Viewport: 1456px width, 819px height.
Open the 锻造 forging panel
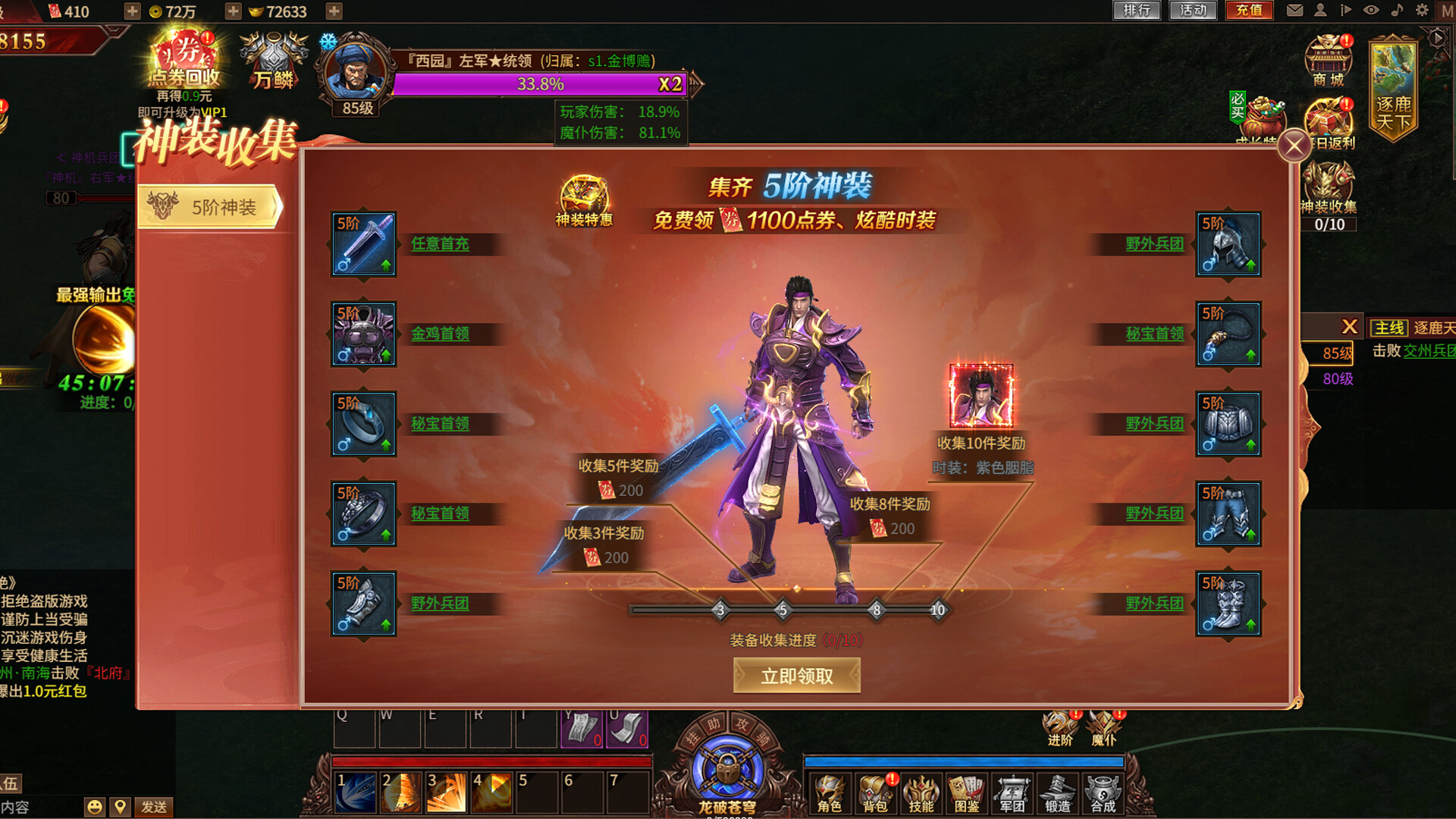click(x=1058, y=792)
